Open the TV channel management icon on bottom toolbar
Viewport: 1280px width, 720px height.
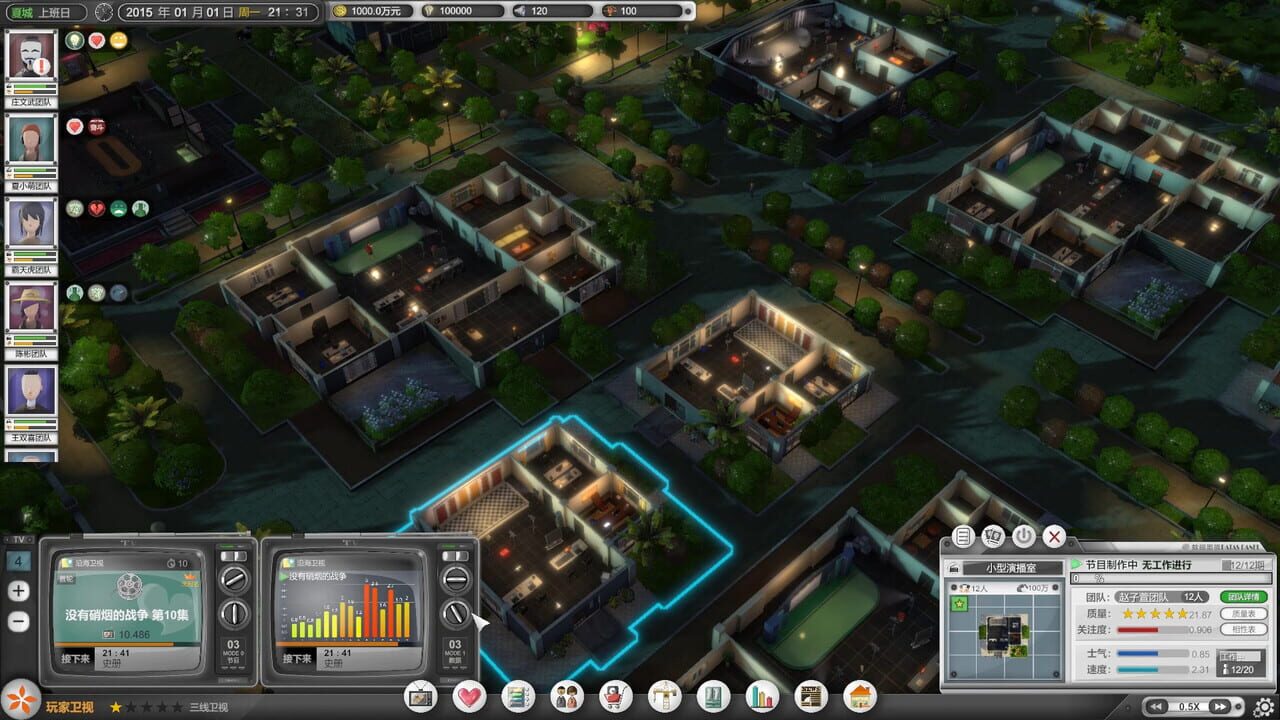coord(421,698)
